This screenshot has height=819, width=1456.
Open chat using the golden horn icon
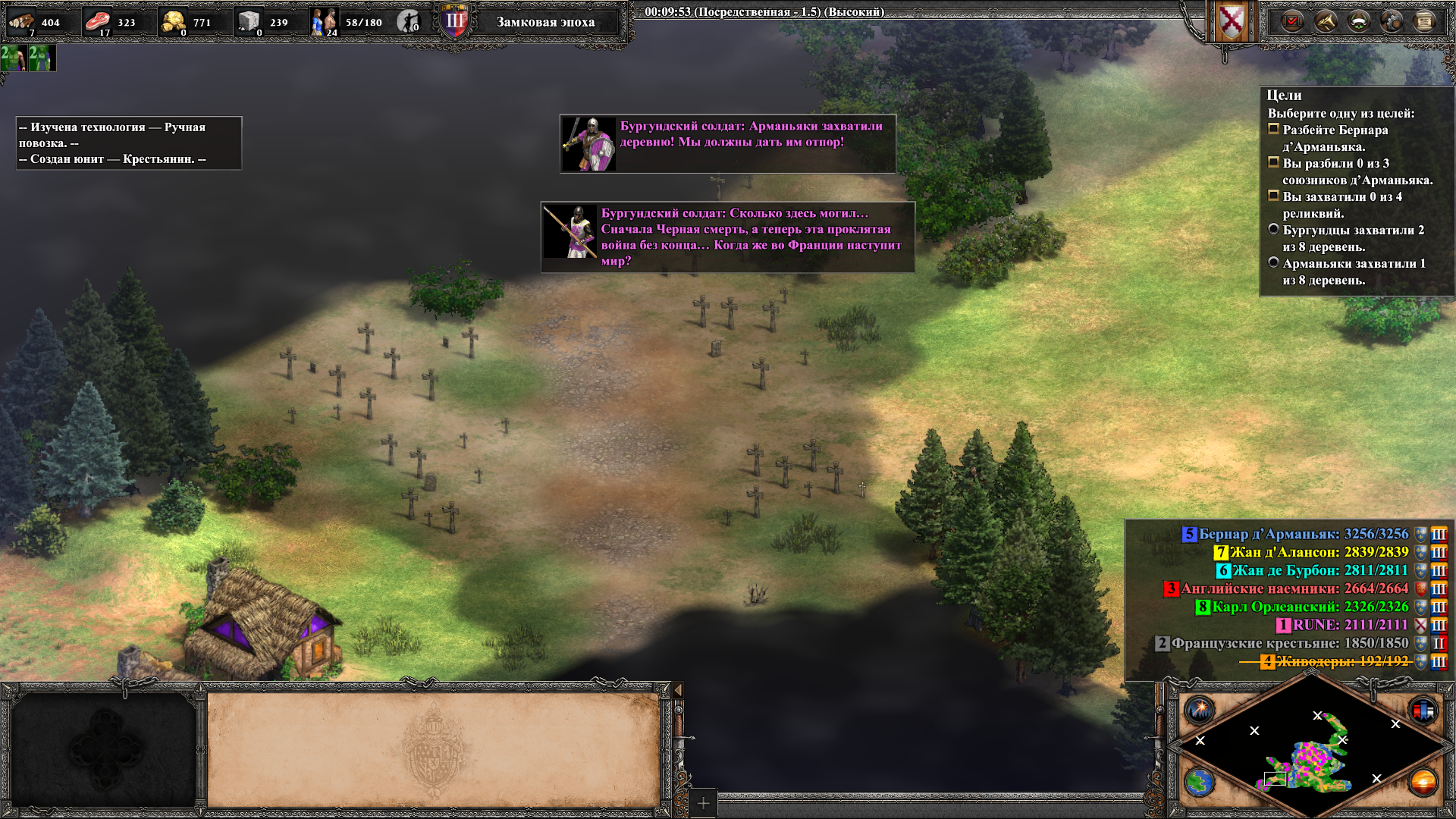click(x=1326, y=22)
